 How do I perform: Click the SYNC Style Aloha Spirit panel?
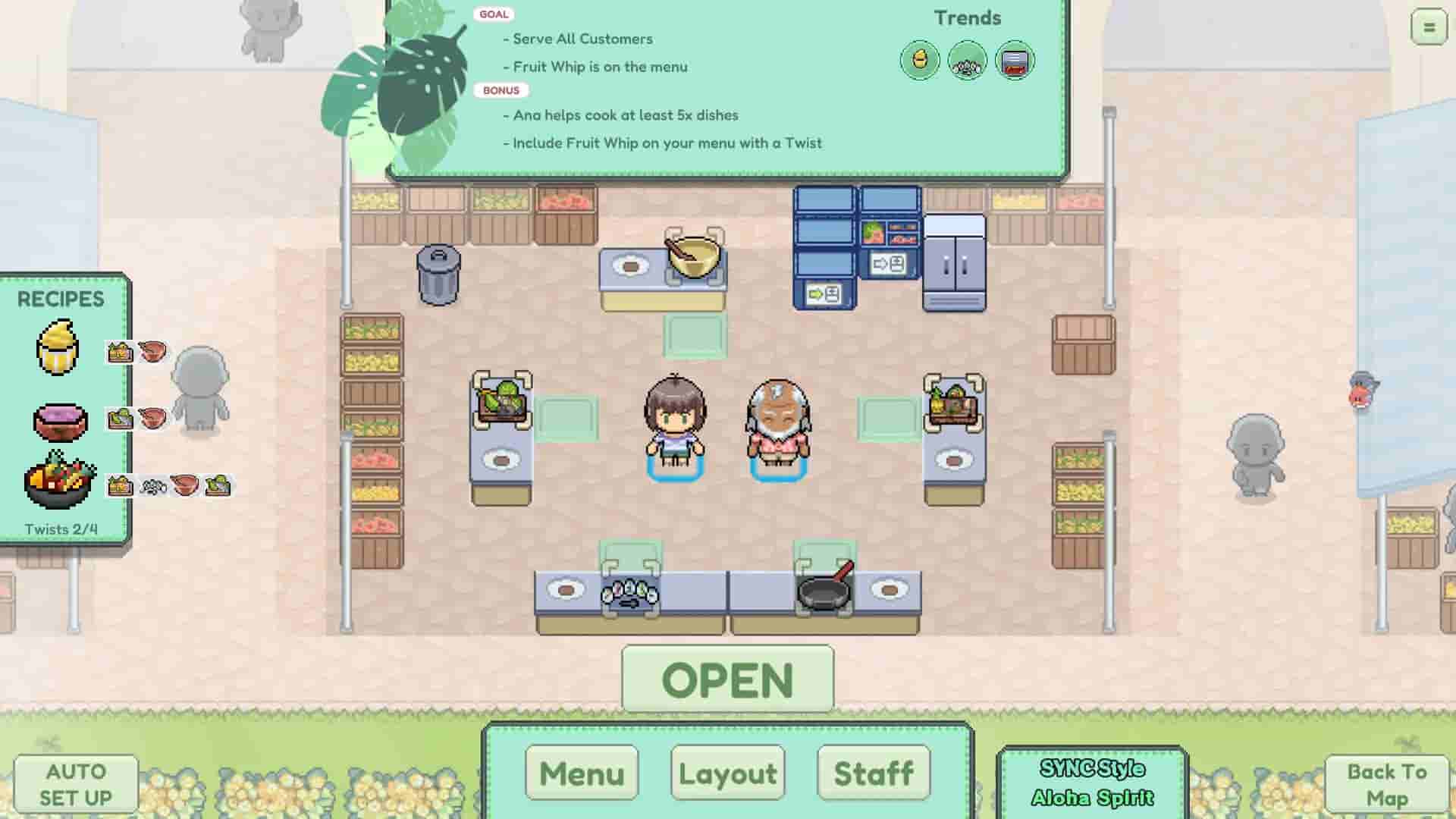1092,783
